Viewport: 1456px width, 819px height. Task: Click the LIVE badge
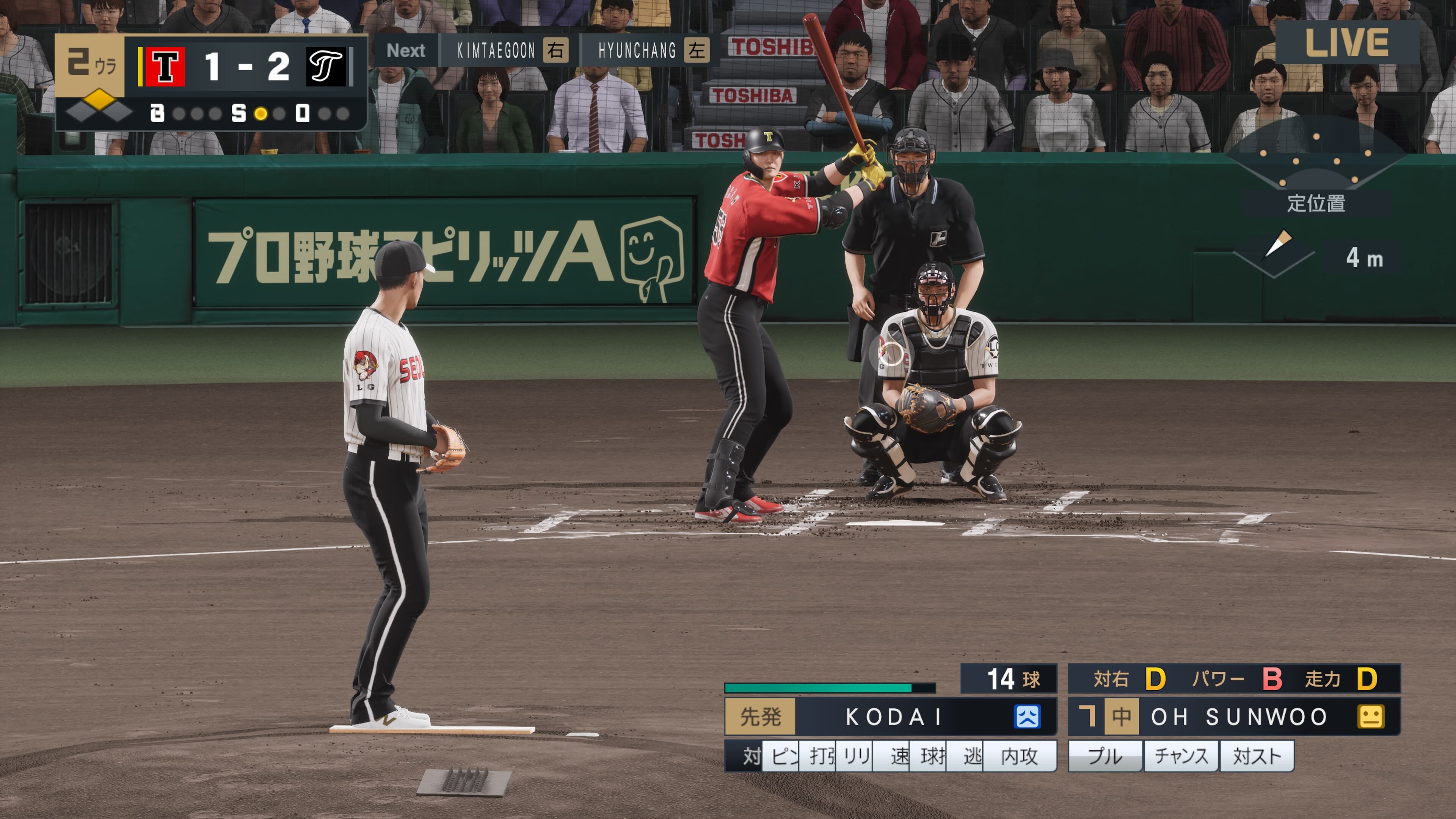click(1346, 43)
